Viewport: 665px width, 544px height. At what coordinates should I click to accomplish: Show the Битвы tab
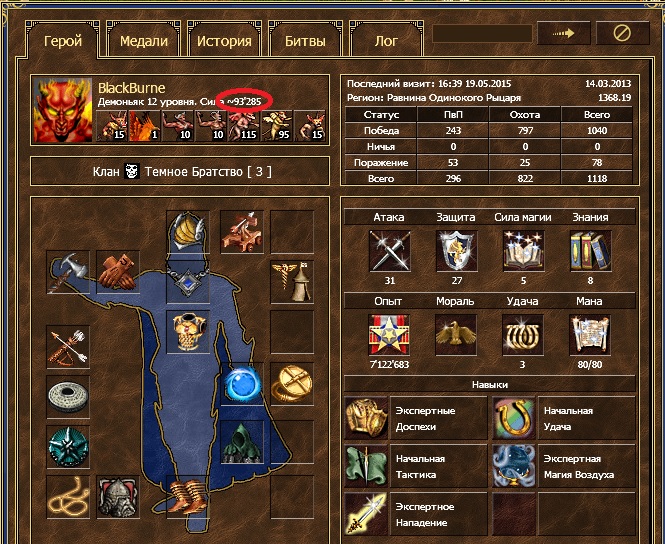(305, 41)
